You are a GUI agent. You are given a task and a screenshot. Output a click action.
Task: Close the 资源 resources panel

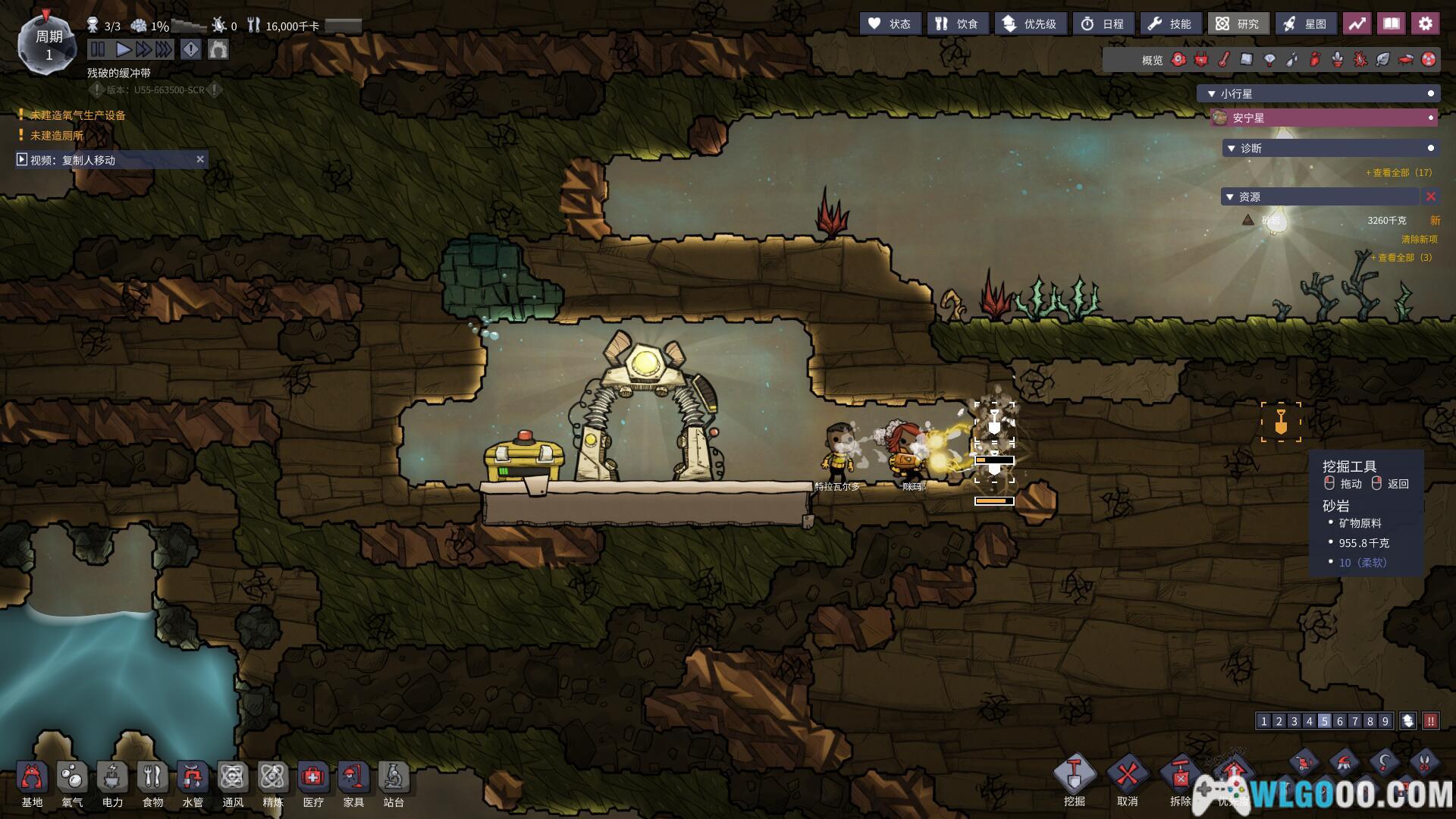[1431, 197]
